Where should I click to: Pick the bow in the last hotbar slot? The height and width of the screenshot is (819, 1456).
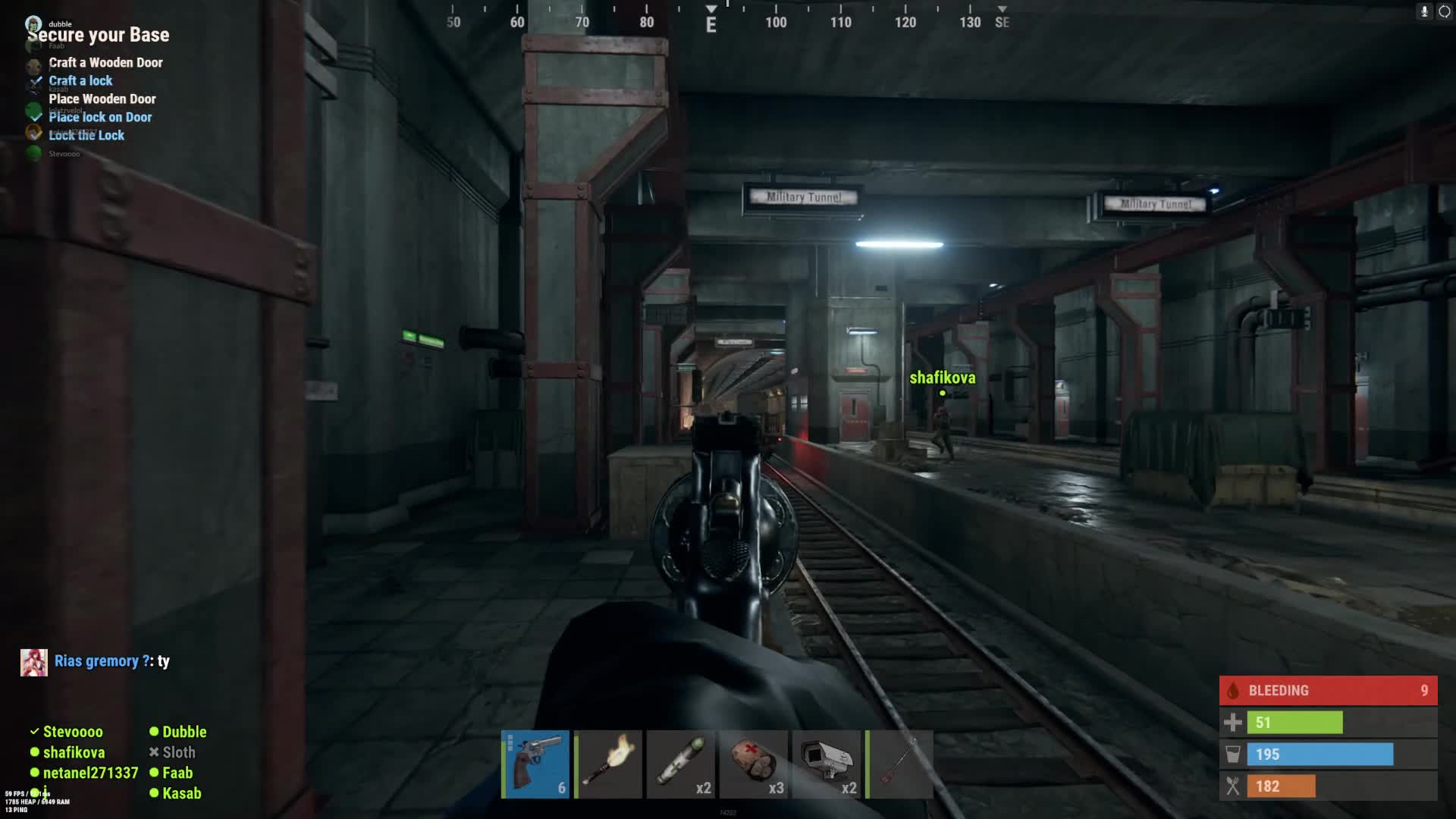pos(899,764)
